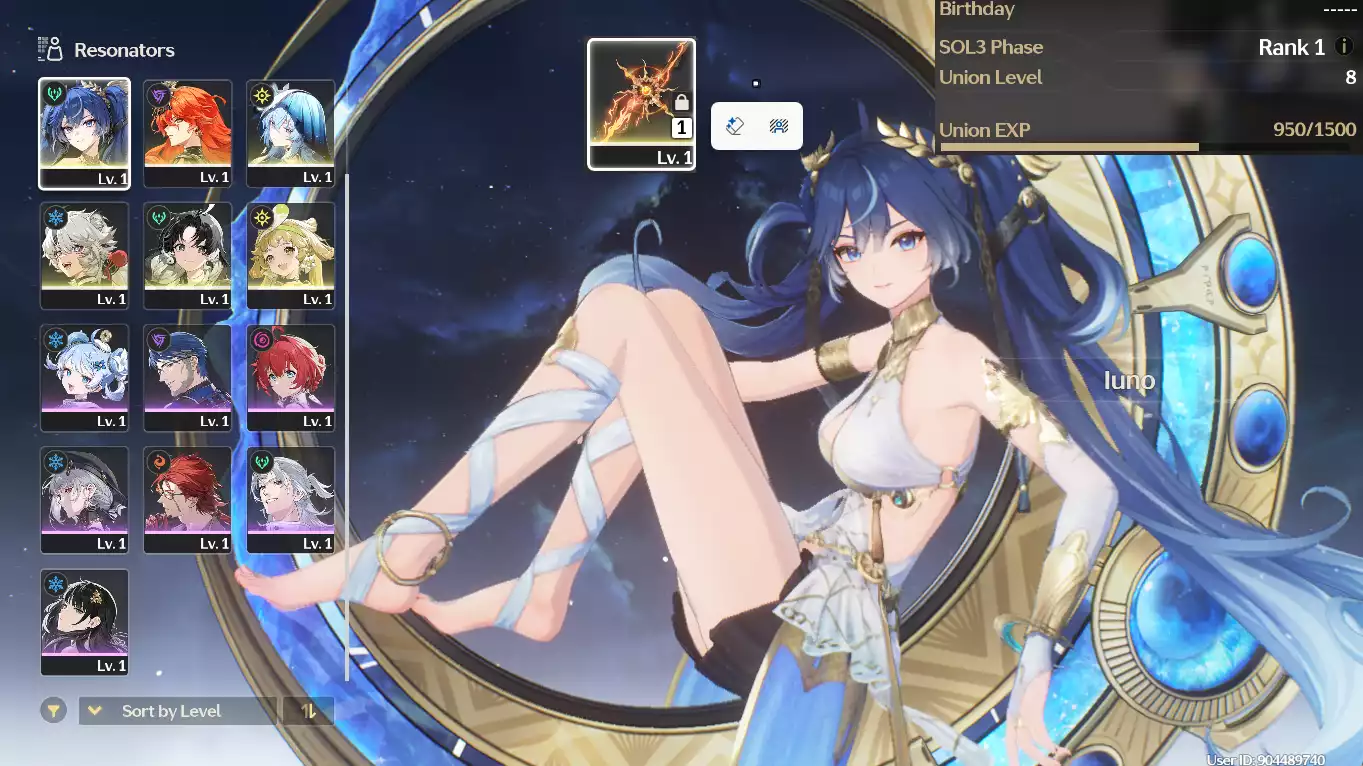
Task: Select the pale-blue chibi-haired glacio resonator
Action: 85,377
